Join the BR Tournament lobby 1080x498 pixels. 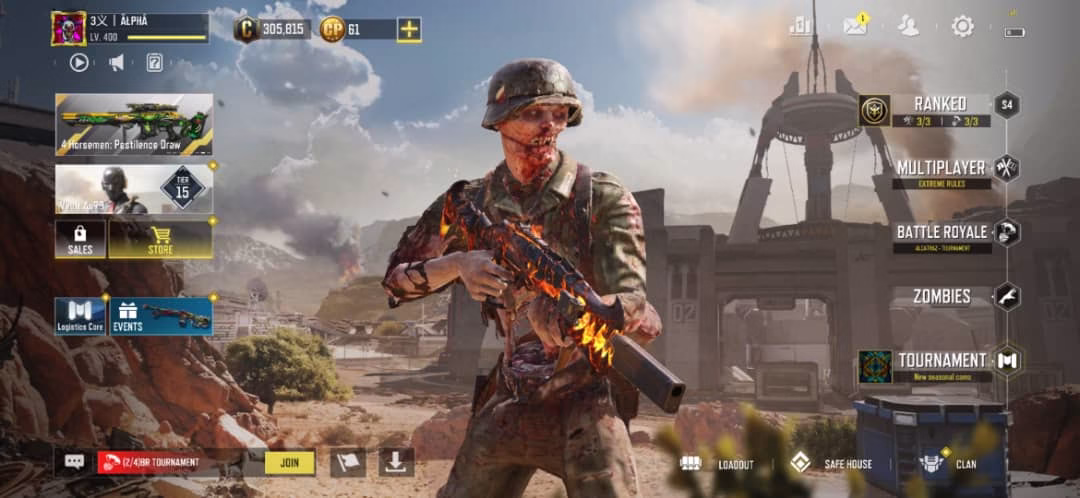pos(289,462)
